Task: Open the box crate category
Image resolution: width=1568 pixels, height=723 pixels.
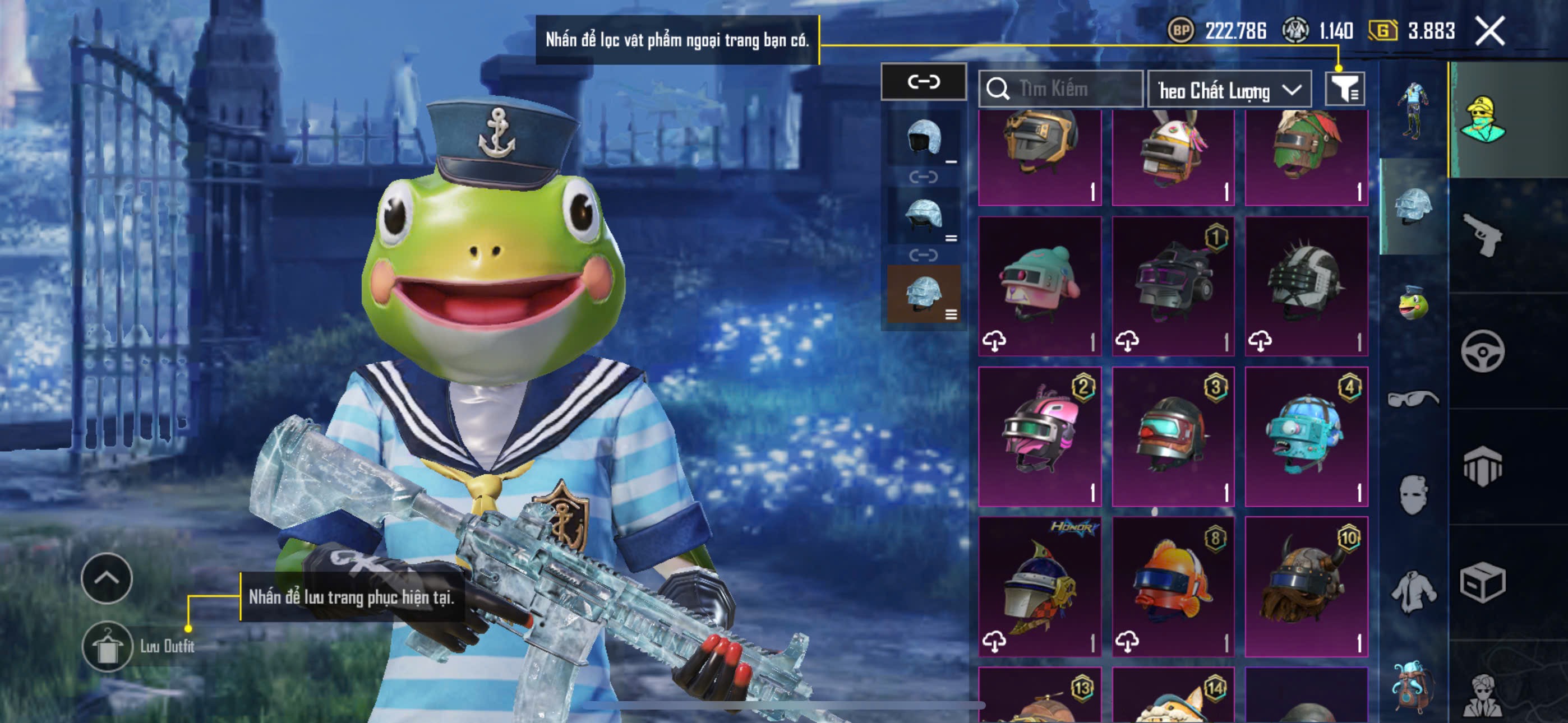Action: 1482,582
